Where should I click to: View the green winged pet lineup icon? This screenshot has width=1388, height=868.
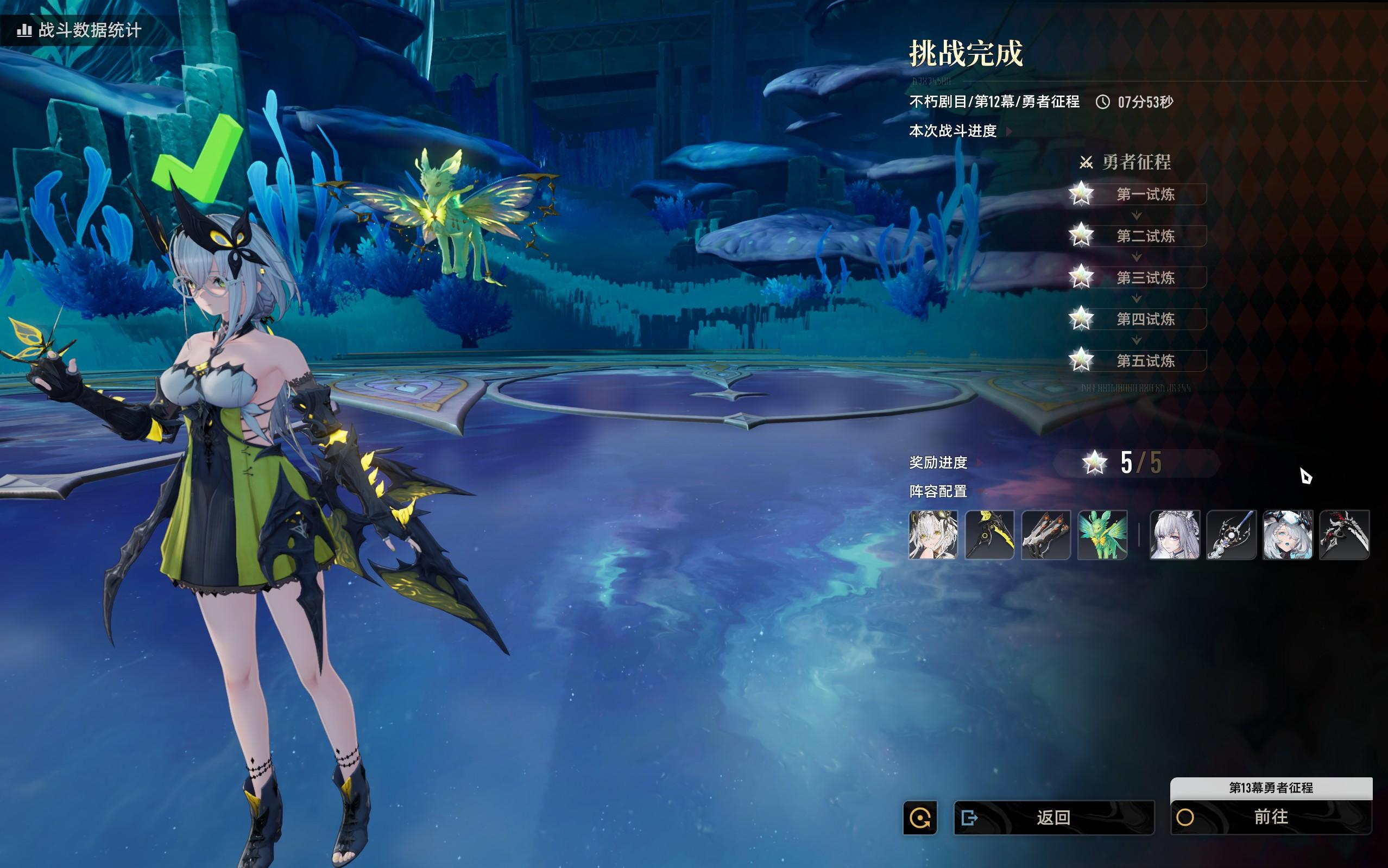[x=1102, y=535]
